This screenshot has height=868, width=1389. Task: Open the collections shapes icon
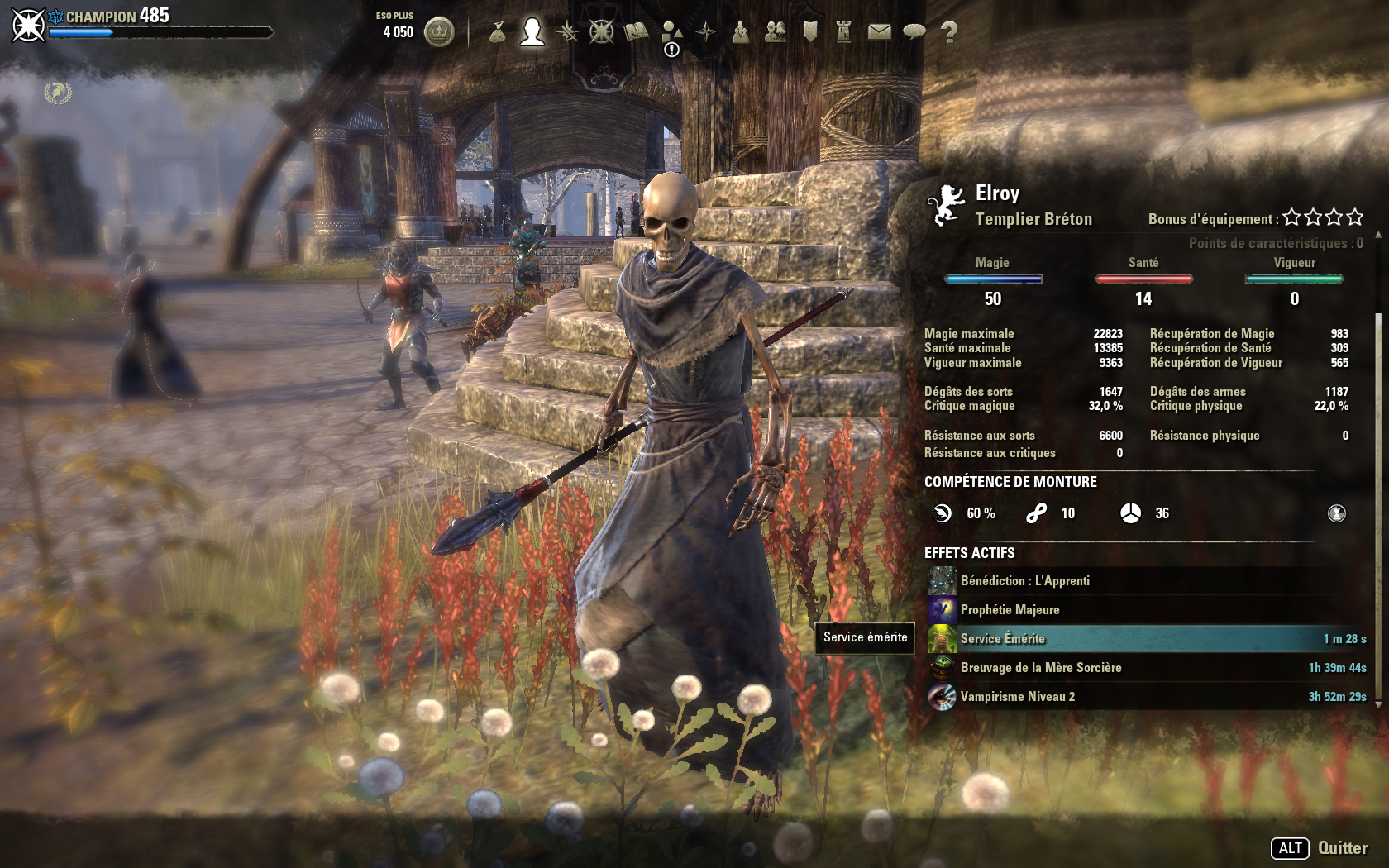[x=671, y=32]
